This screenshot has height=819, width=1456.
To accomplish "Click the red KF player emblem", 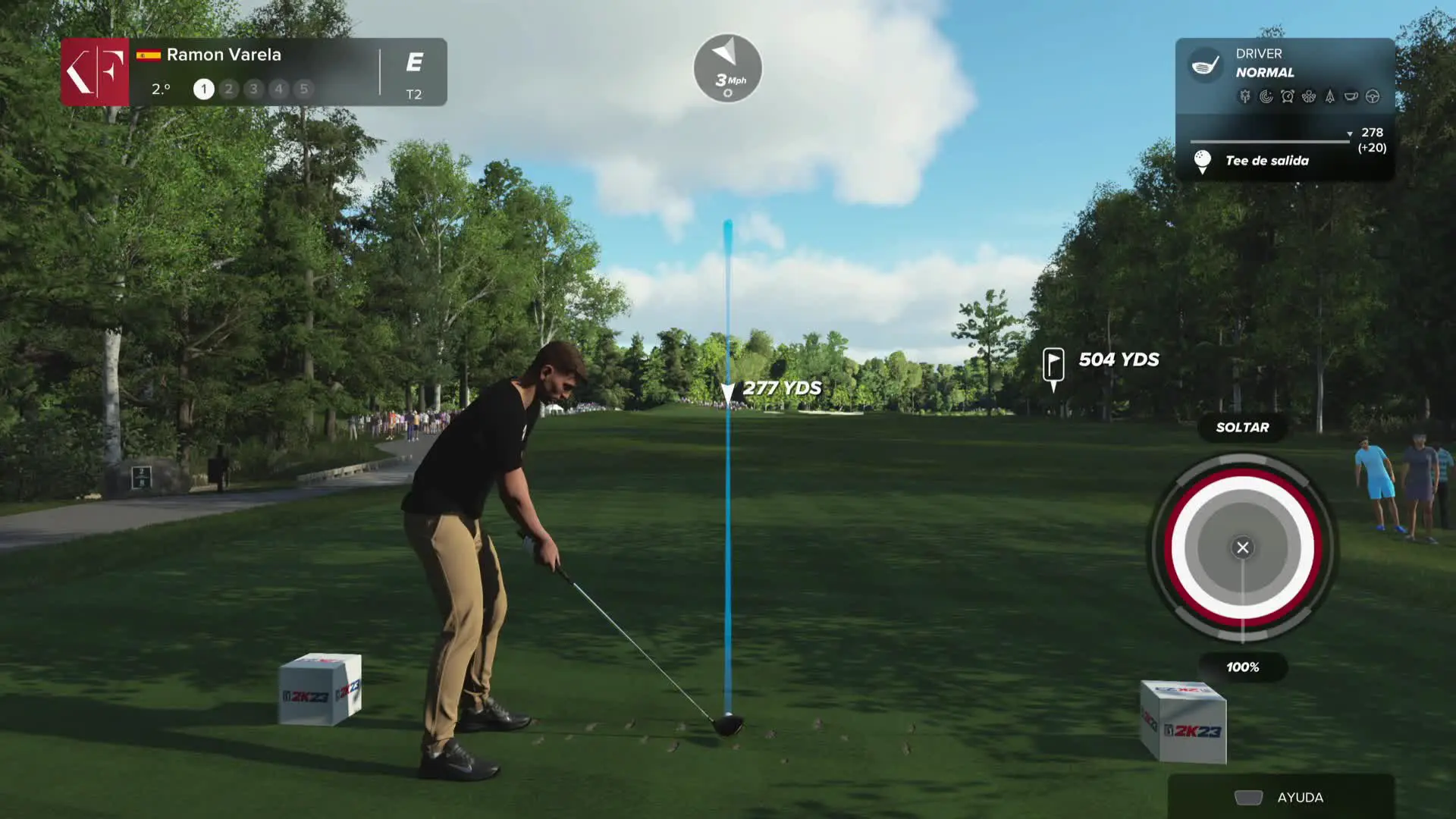I will click(x=96, y=72).
